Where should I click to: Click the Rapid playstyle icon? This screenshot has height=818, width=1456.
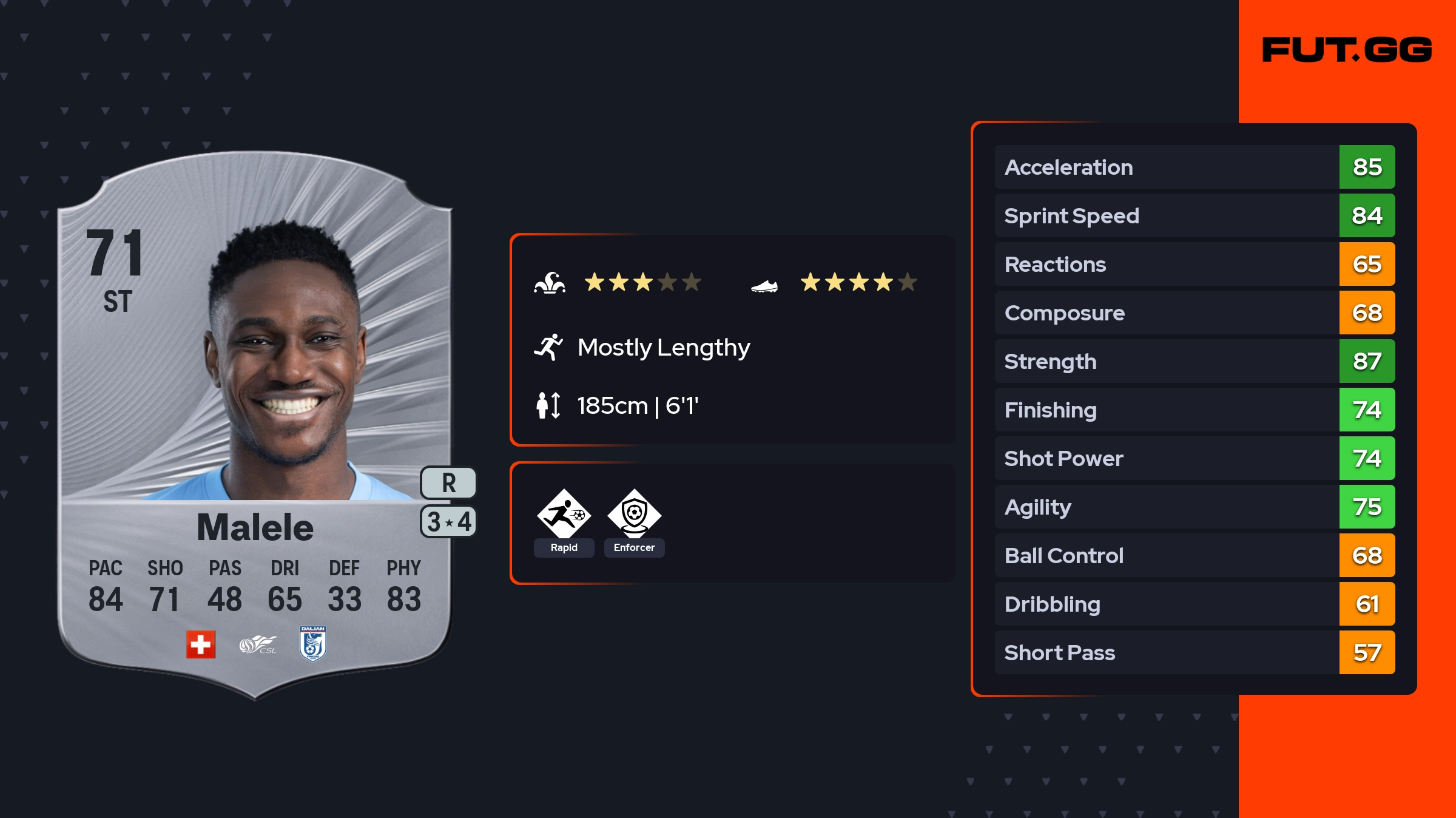tap(564, 515)
